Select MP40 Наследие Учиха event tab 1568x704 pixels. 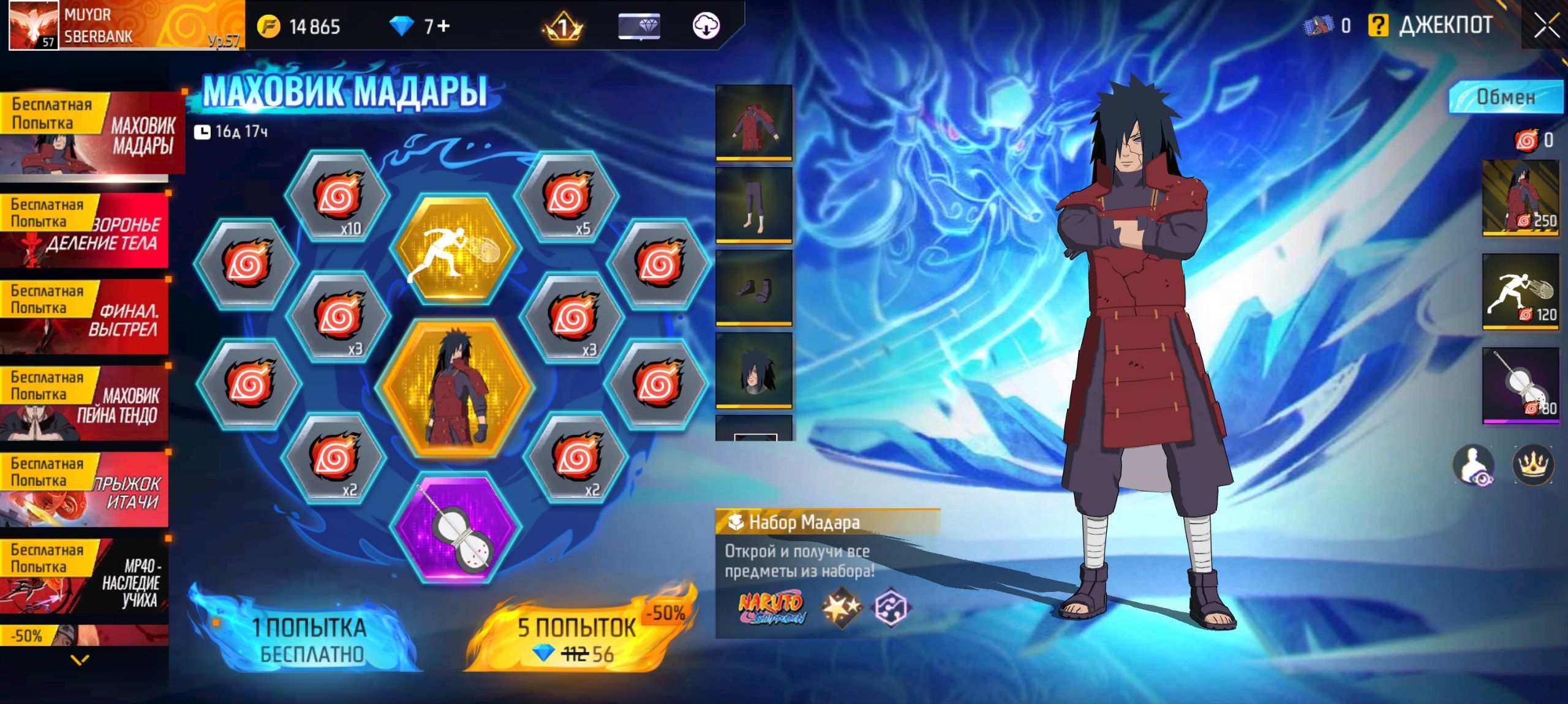pos(85,576)
